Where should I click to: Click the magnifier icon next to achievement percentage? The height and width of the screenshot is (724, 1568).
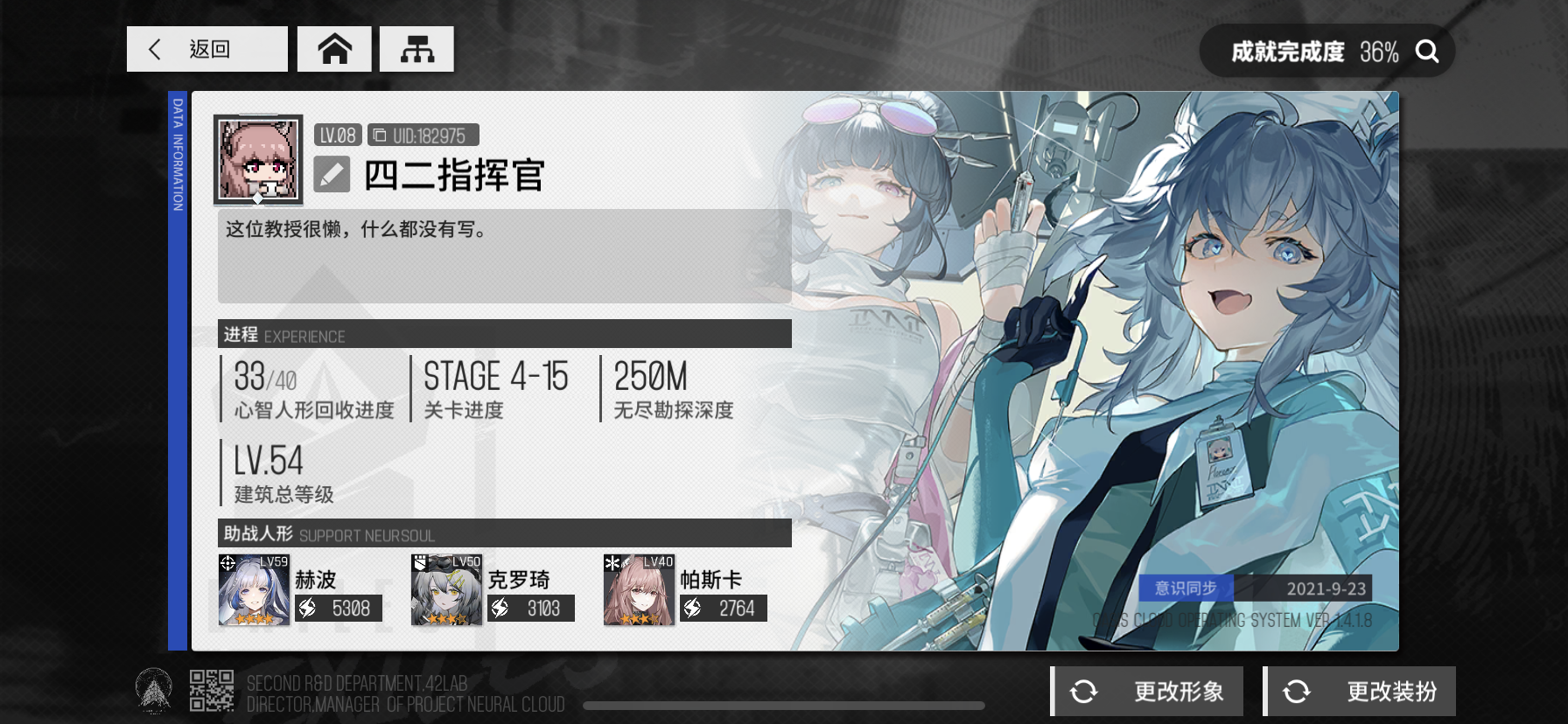pos(1428,51)
